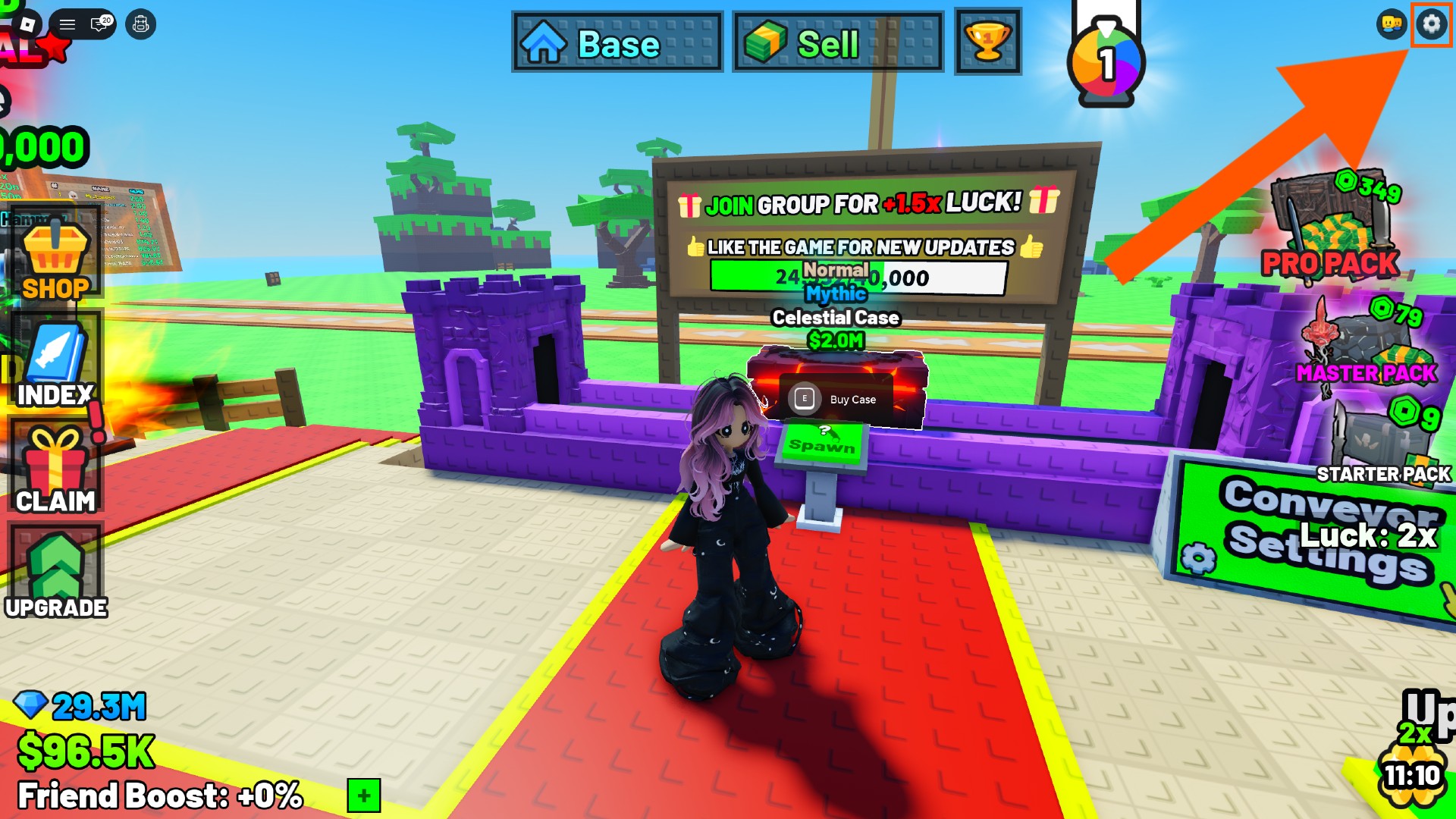Open Conveyor Settings
1456x819 pixels.
pos(1304,531)
